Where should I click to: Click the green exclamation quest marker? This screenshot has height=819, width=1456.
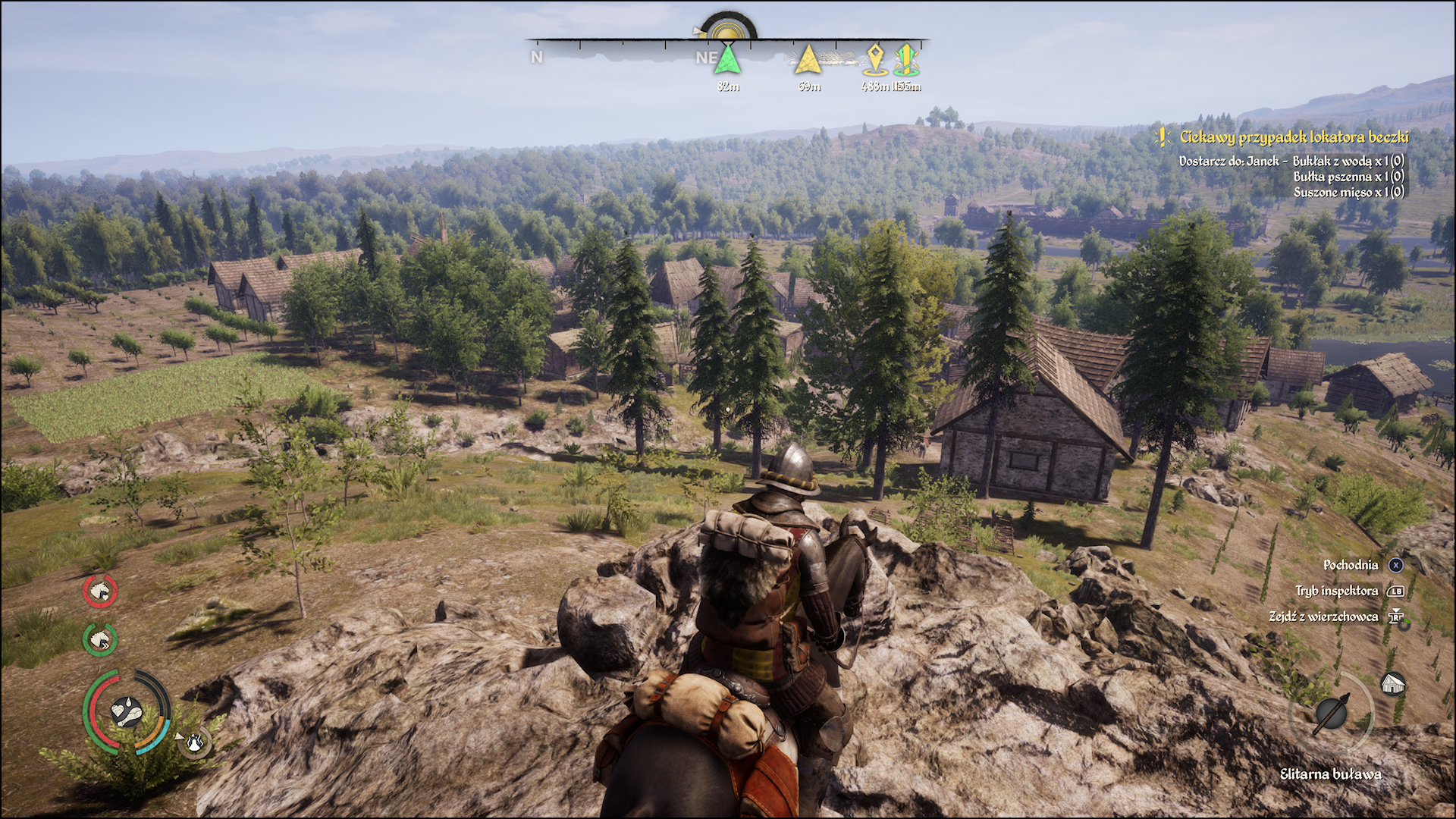click(906, 60)
